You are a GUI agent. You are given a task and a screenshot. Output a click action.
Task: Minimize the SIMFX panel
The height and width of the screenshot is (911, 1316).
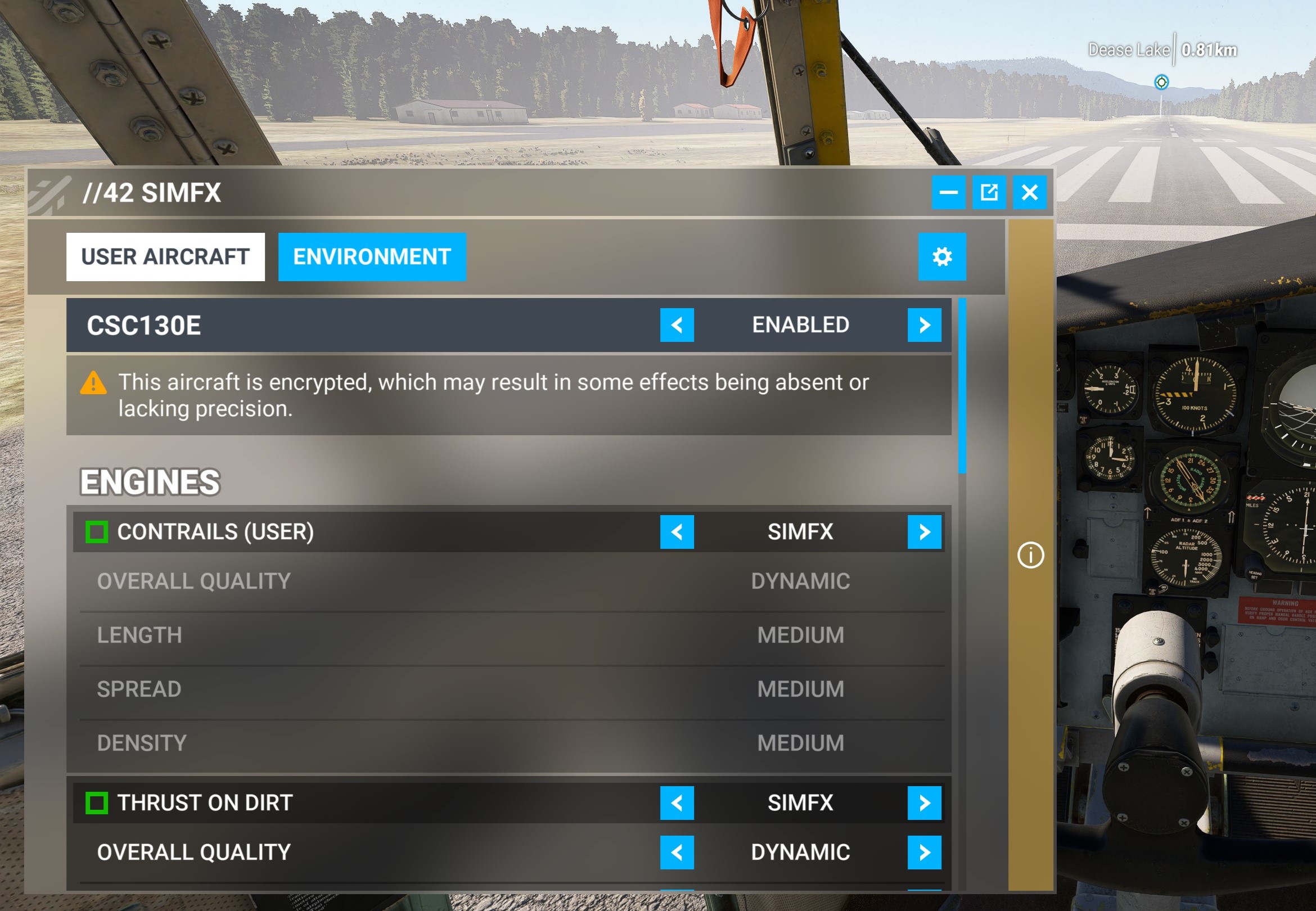pyautogui.click(x=950, y=192)
